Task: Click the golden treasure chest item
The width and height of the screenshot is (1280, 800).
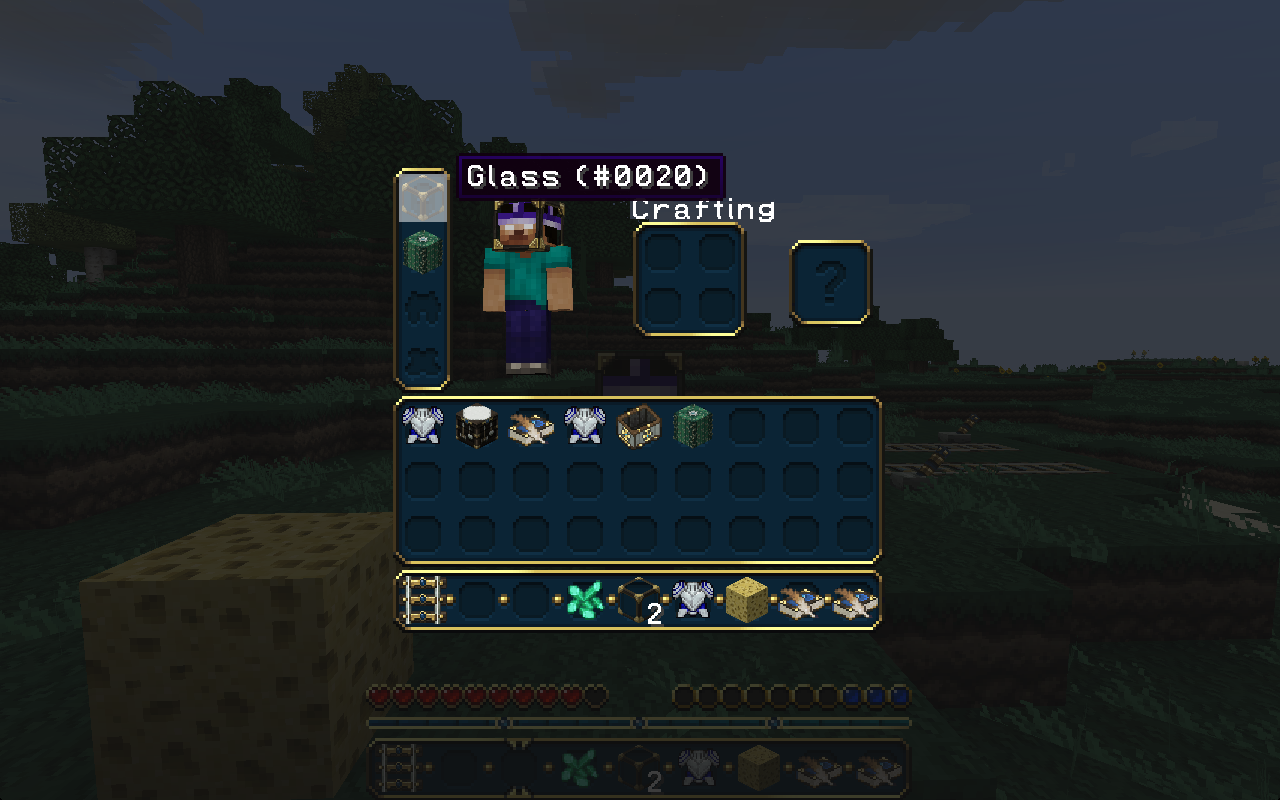Action: click(x=640, y=425)
